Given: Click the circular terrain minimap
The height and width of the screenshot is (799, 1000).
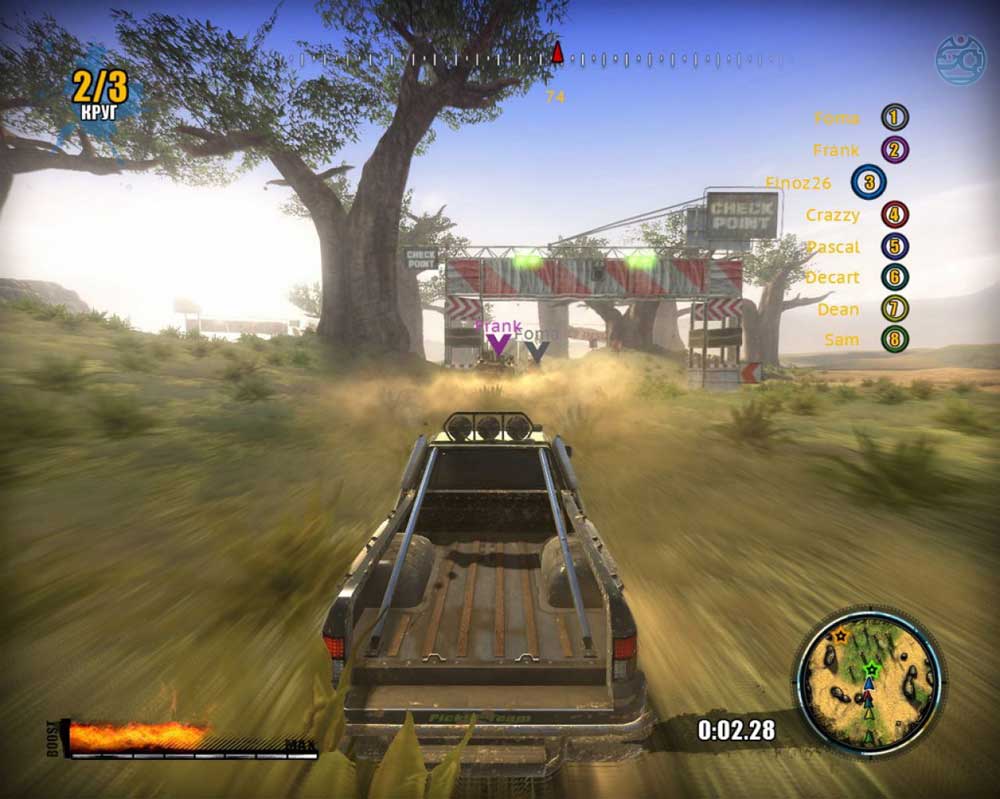Looking at the screenshot, I should [868, 681].
